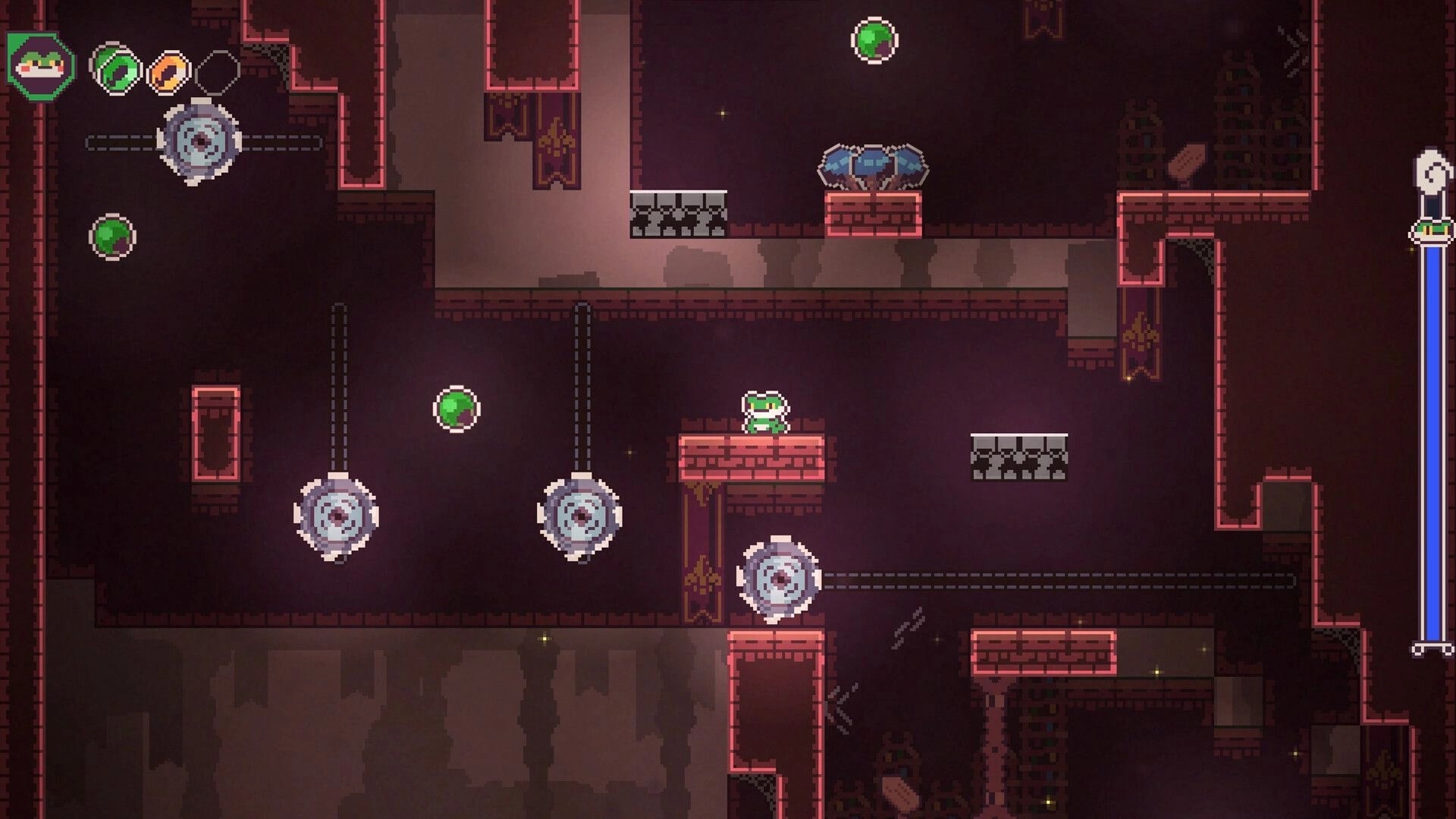Click the frog character portrait hexagon
The height and width of the screenshot is (819, 1456).
[x=39, y=67]
